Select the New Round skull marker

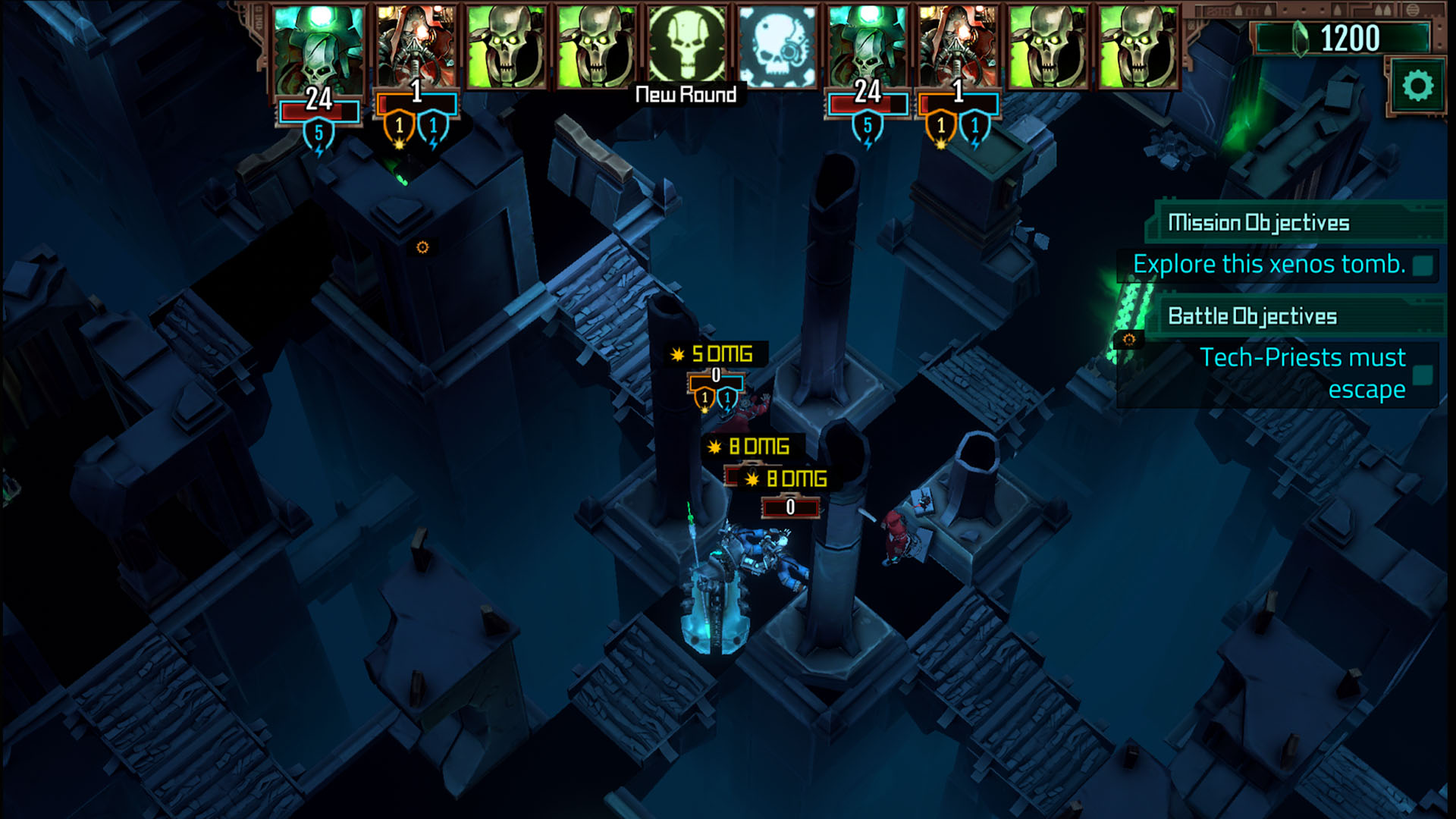[x=686, y=46]
